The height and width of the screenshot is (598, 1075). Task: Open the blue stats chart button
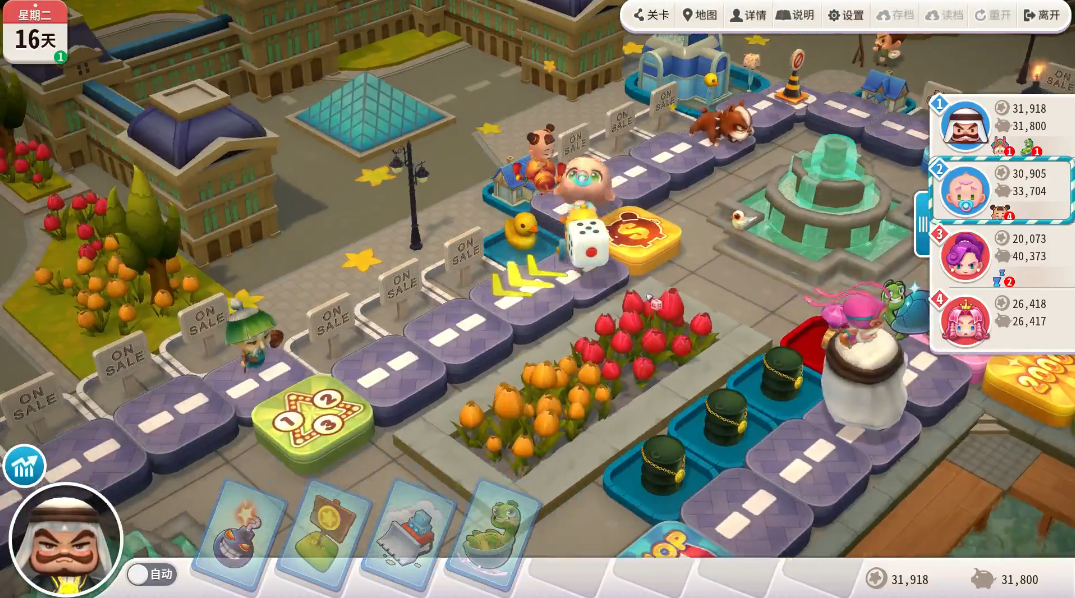pyautogui.click(x=24, y=466)
